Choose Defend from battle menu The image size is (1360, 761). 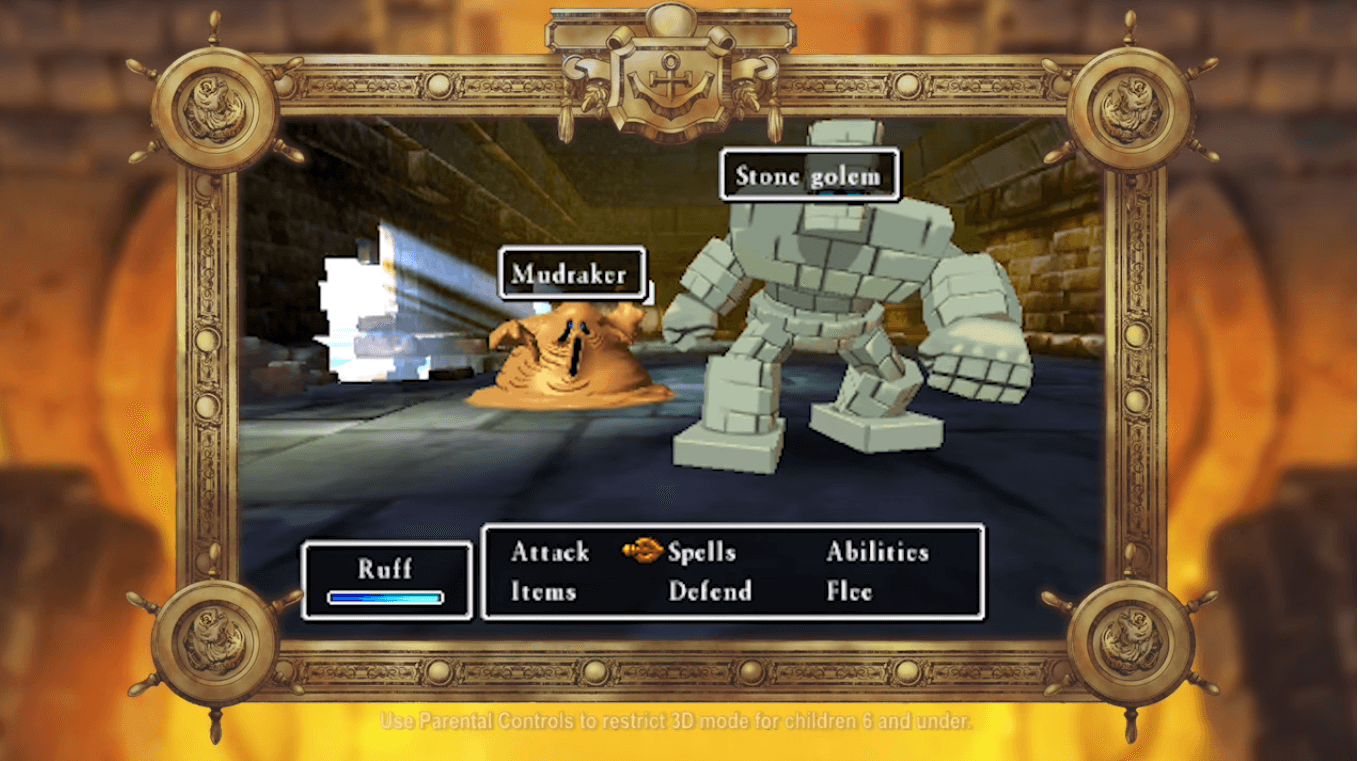pyautogui.click(x=710, y=592)
